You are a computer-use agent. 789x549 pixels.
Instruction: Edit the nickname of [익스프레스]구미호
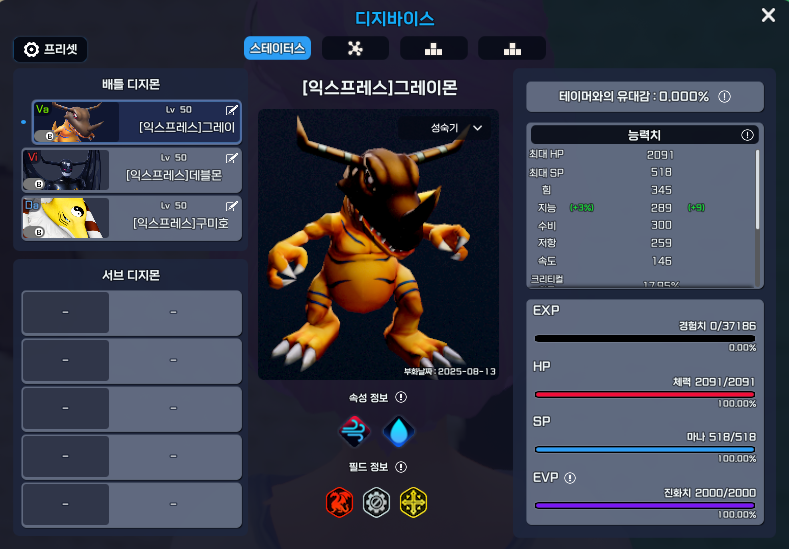tap(233, 206)
